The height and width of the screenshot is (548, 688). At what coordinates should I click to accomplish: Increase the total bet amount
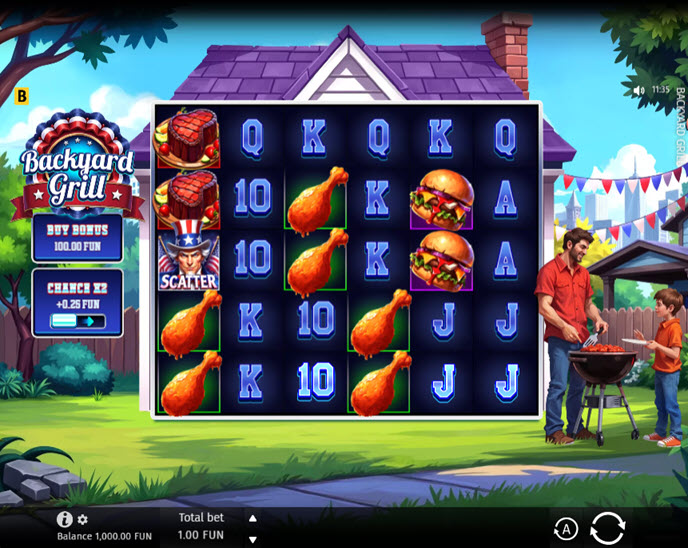tap(252, 518)
